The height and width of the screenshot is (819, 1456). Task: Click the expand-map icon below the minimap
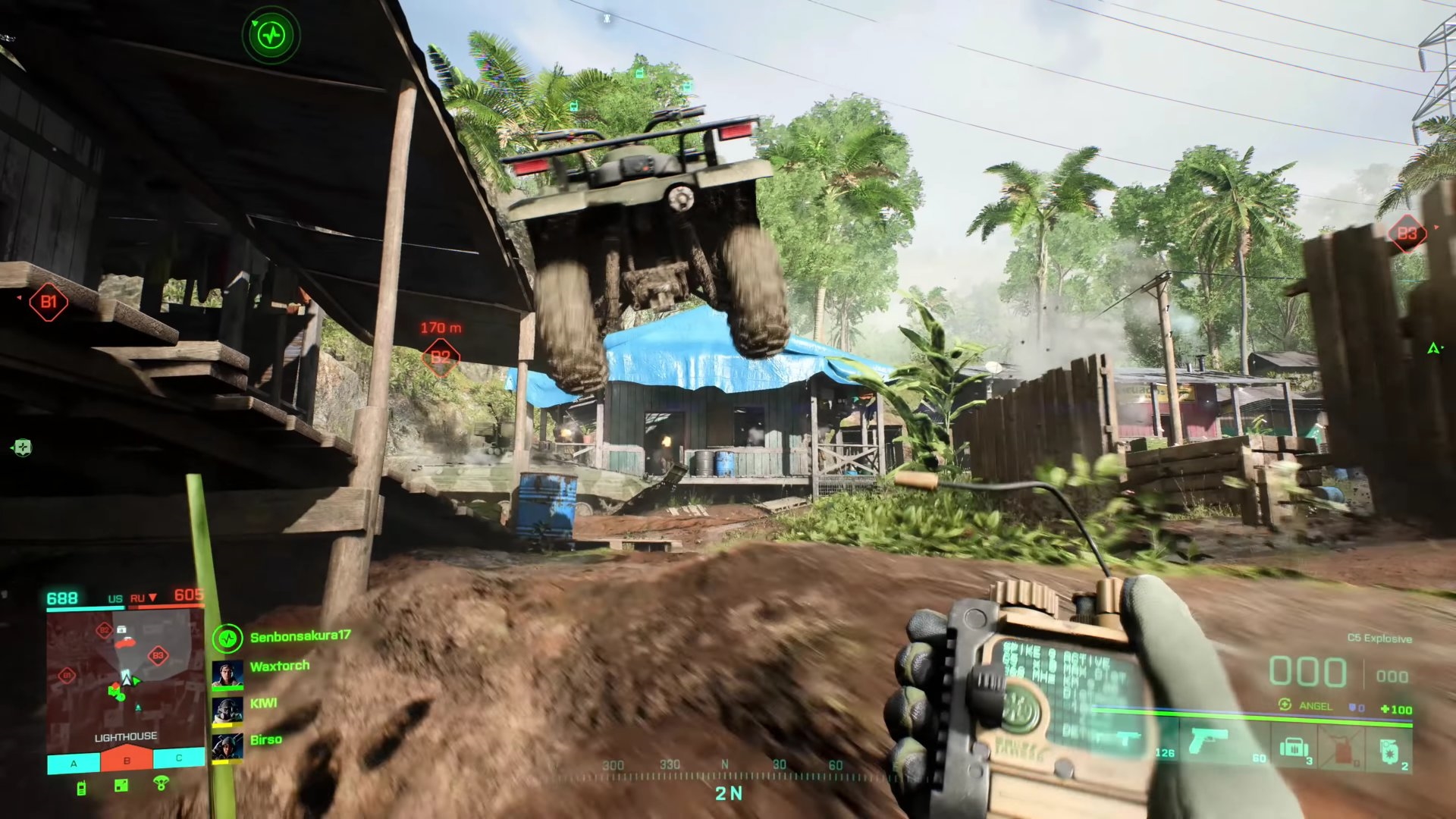(121, 786)
